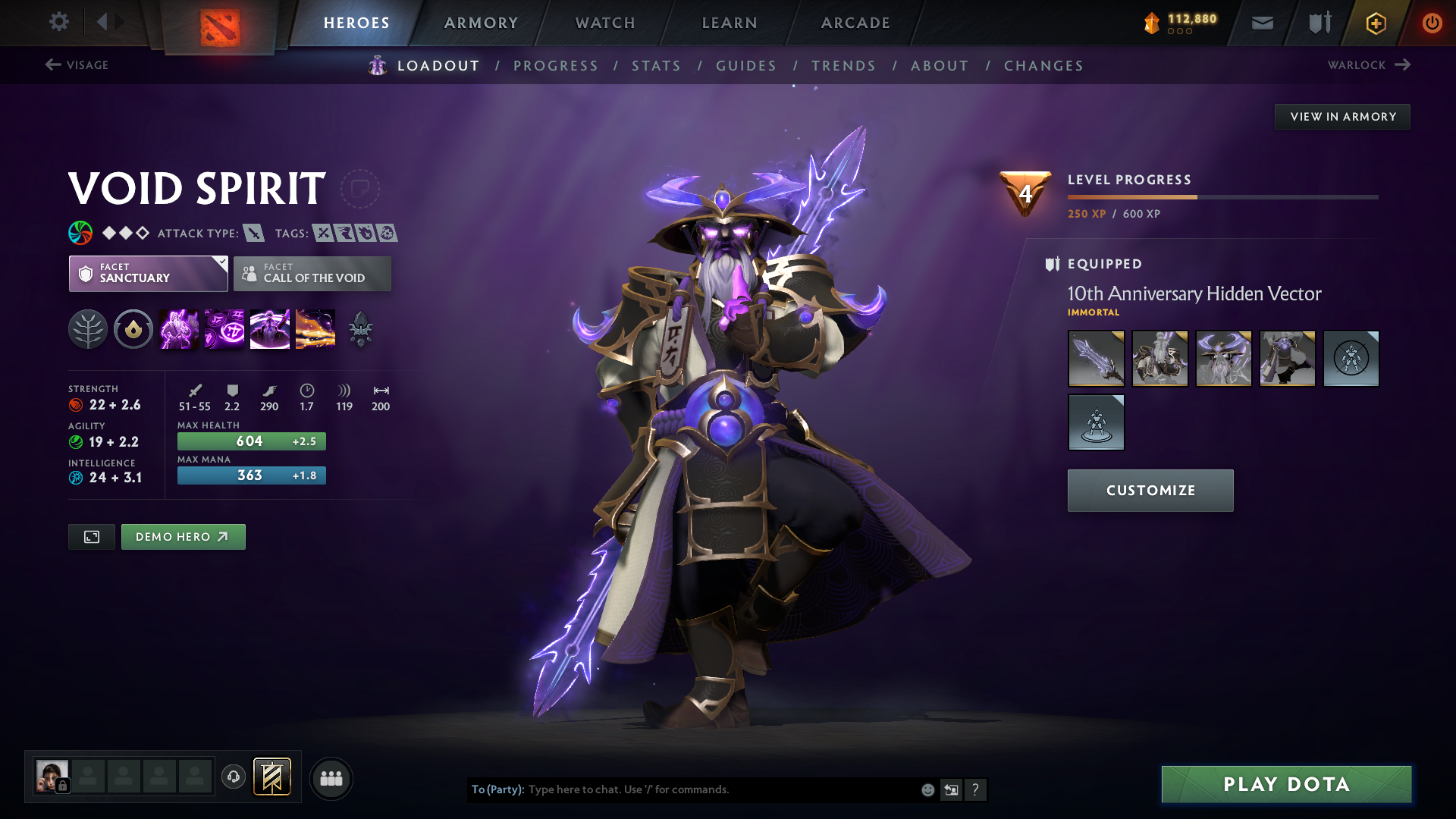This screenshot has width=1456, height=819.
Task: Switch to the Call of the Void facet
Action: tap(312, 274)
